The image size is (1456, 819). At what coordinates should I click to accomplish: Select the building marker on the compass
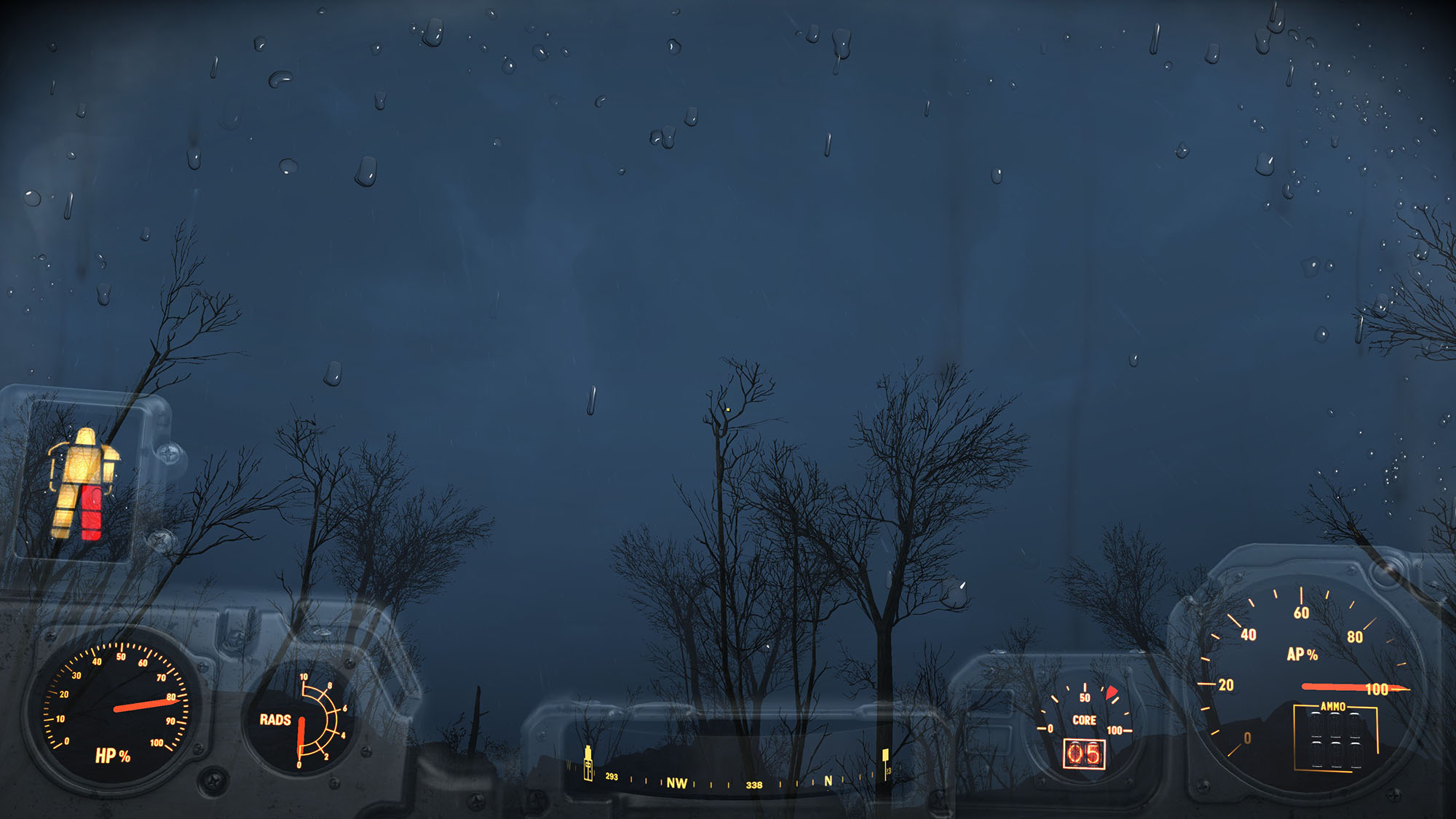click(x=587, y=763)
